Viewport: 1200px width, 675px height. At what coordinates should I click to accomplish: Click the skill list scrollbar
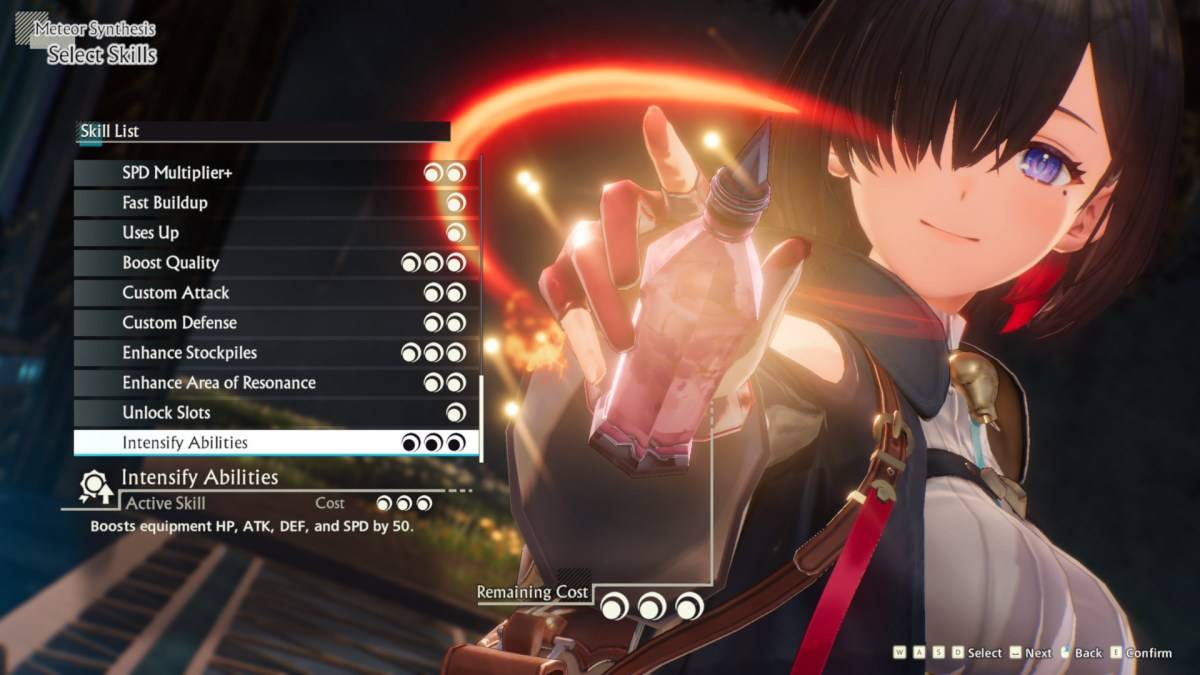click(x=482, y=418)
